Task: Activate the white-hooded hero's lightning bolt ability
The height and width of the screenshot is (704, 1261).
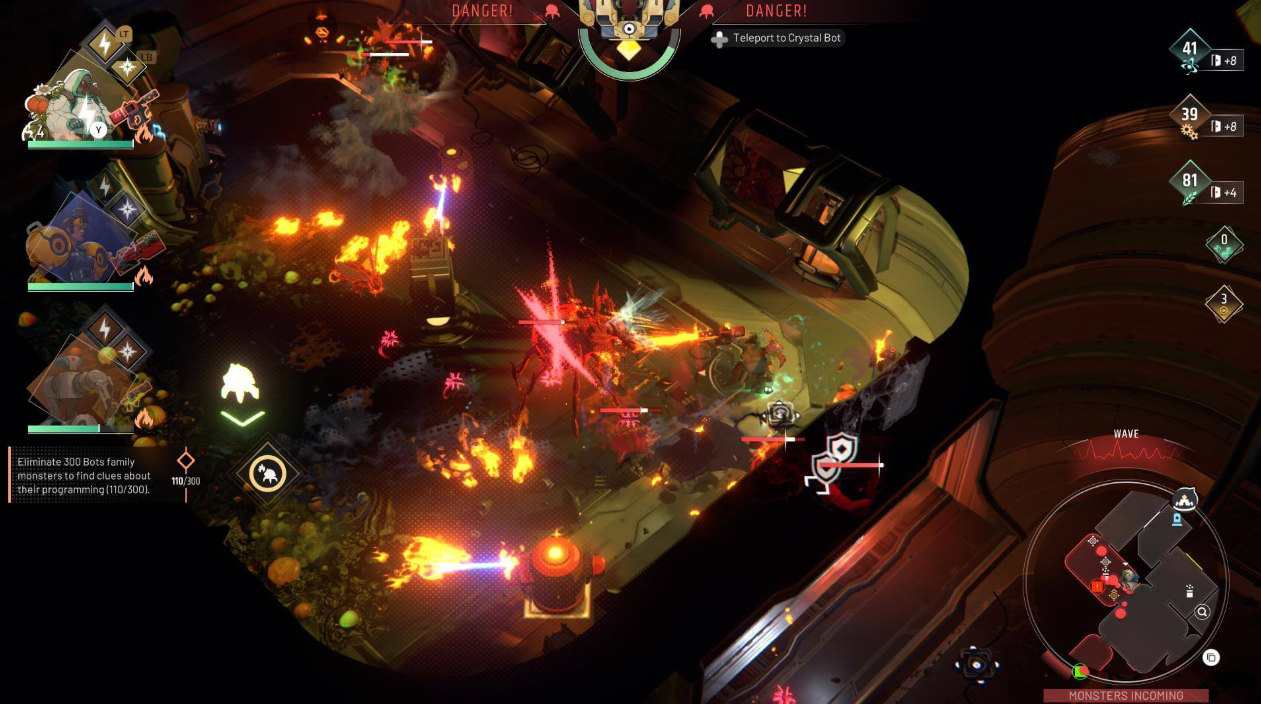Action: coord(104,44)
